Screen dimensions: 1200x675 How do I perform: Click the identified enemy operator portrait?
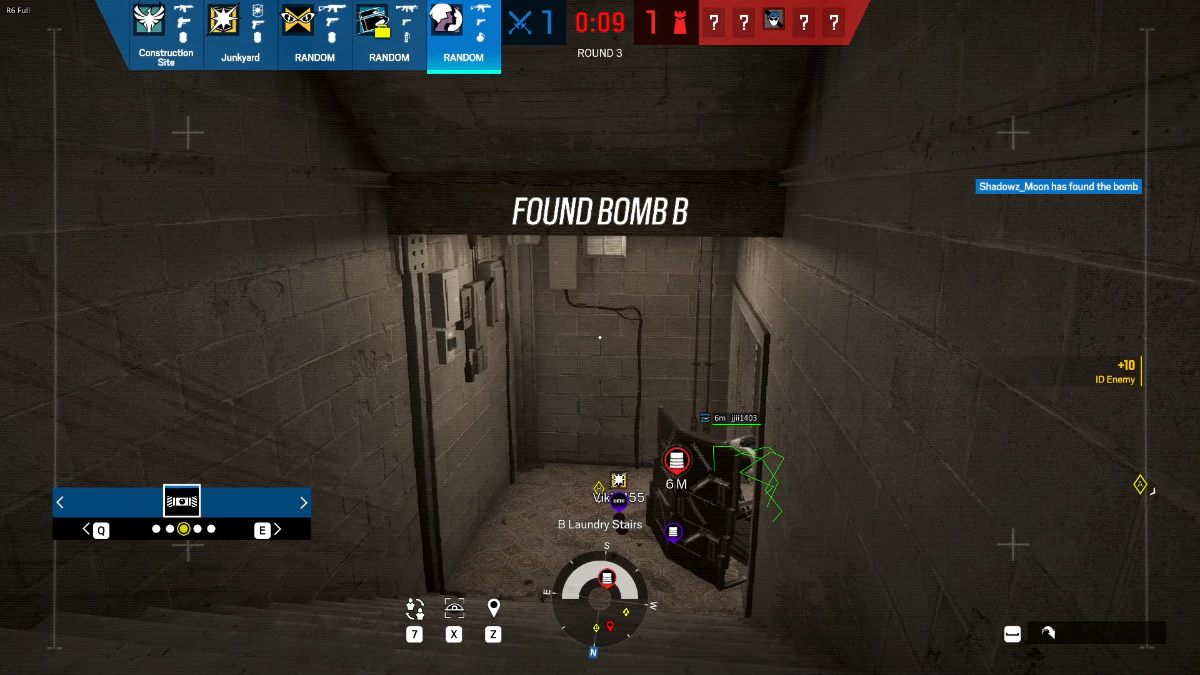click(x=773, y=21)
